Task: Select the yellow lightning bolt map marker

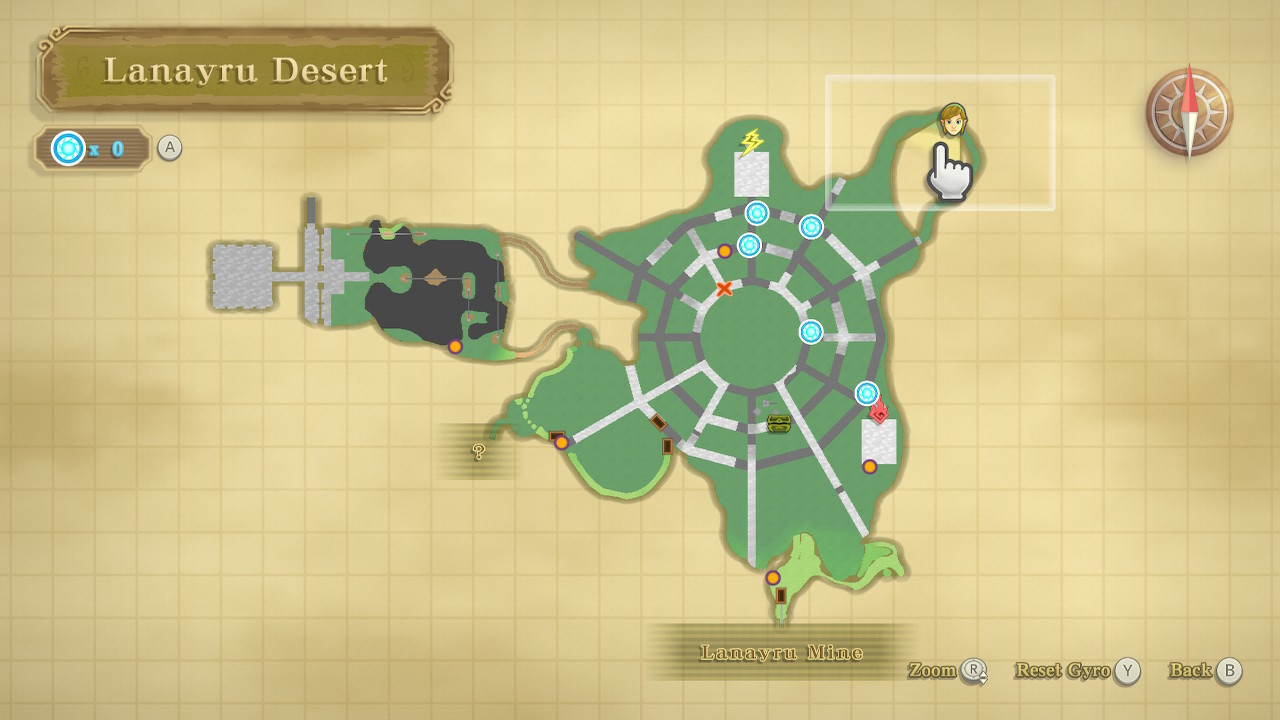Action: click(x=751, y=142)
